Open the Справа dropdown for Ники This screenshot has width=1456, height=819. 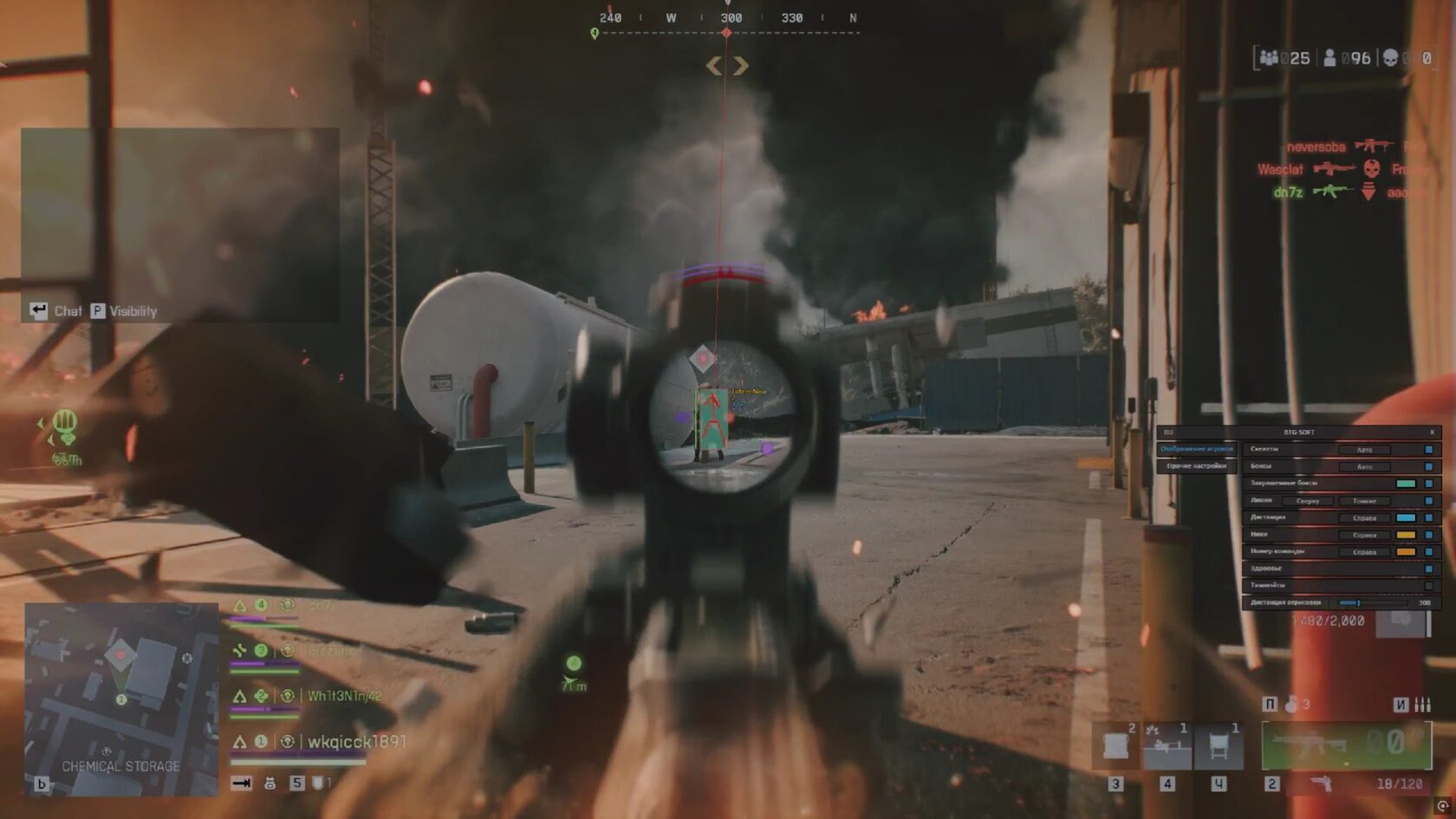click(x=1364, y=535)
